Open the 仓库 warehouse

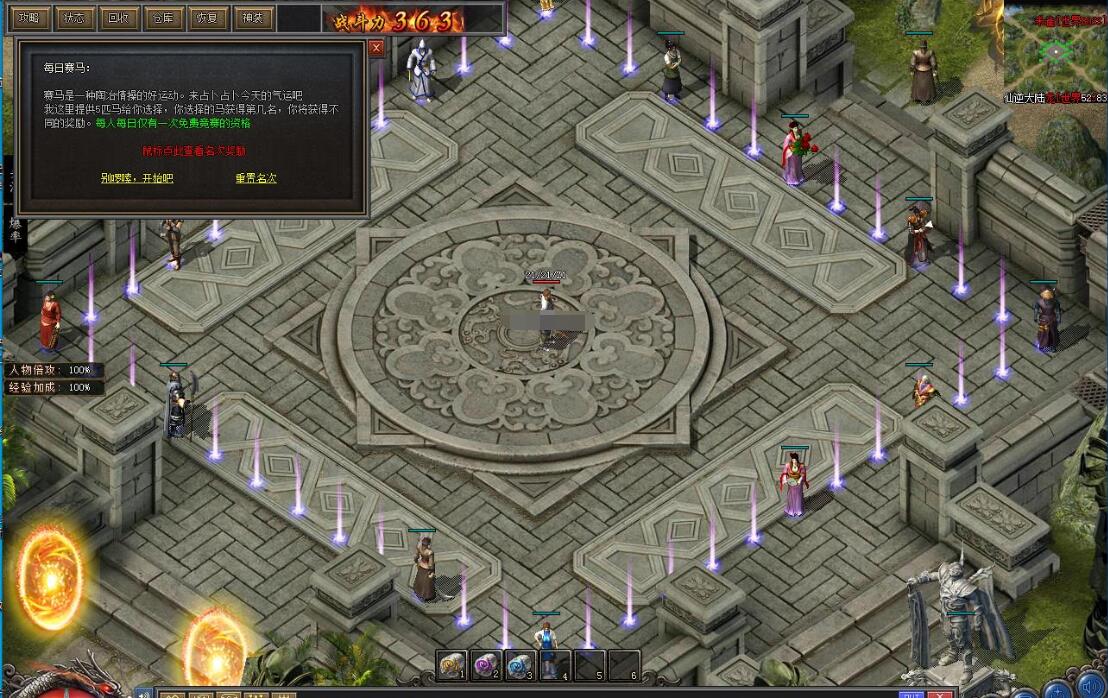[x=163, y=18]
